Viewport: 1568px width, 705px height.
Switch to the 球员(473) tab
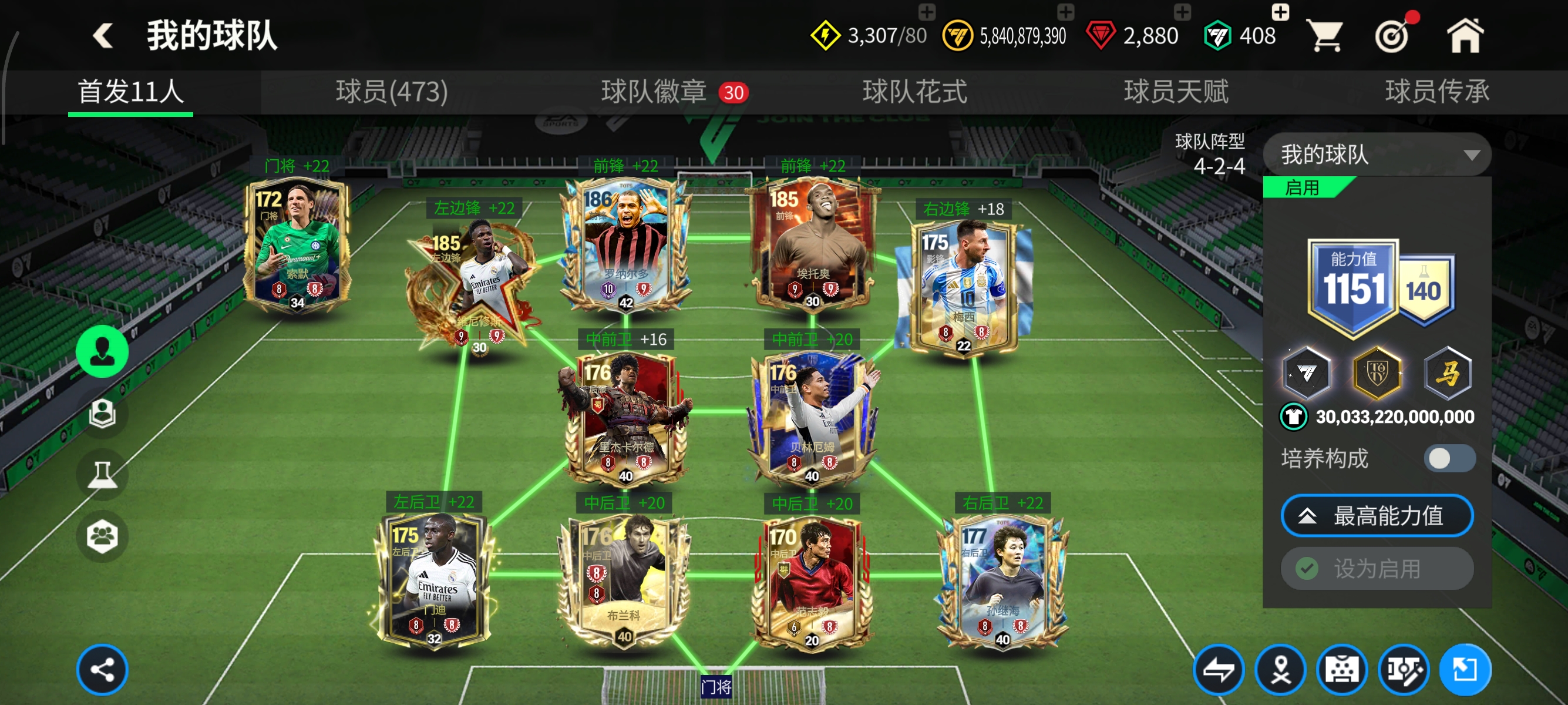point(391,92)
